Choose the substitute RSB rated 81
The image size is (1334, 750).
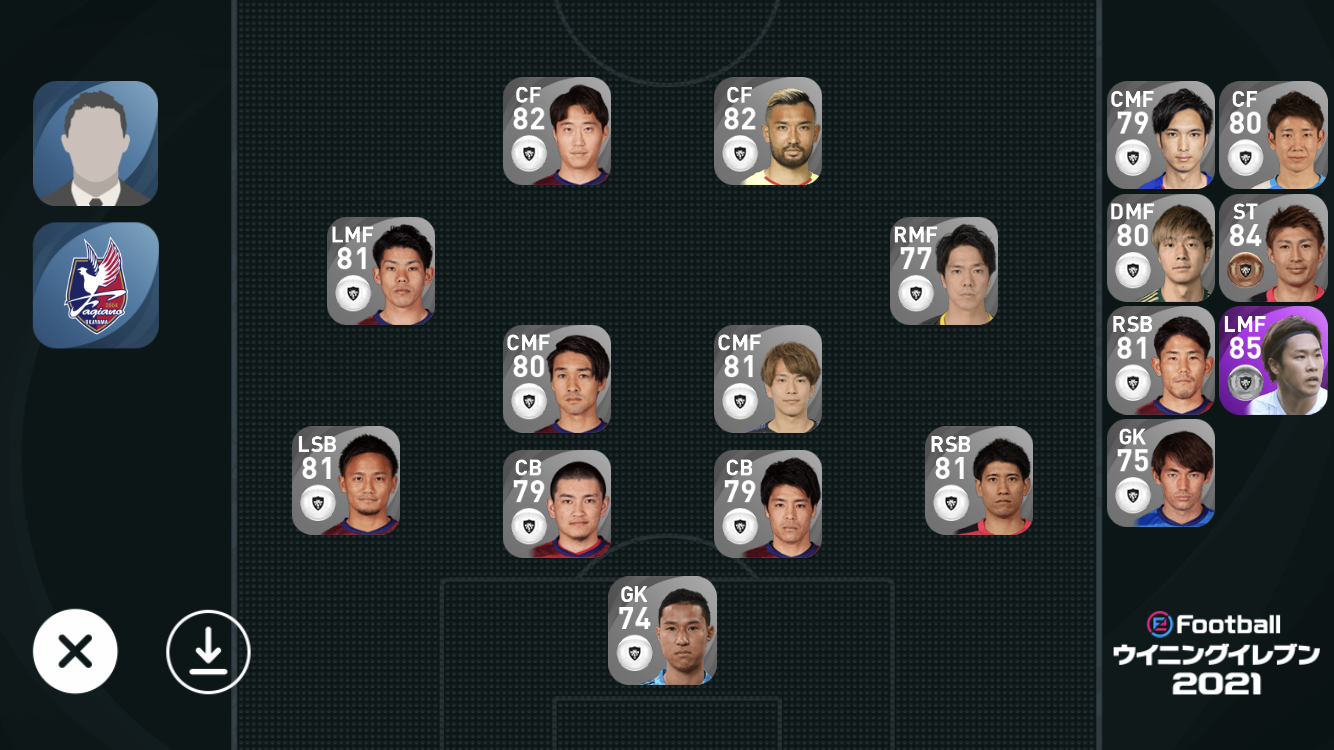(x=1161, y=360)
